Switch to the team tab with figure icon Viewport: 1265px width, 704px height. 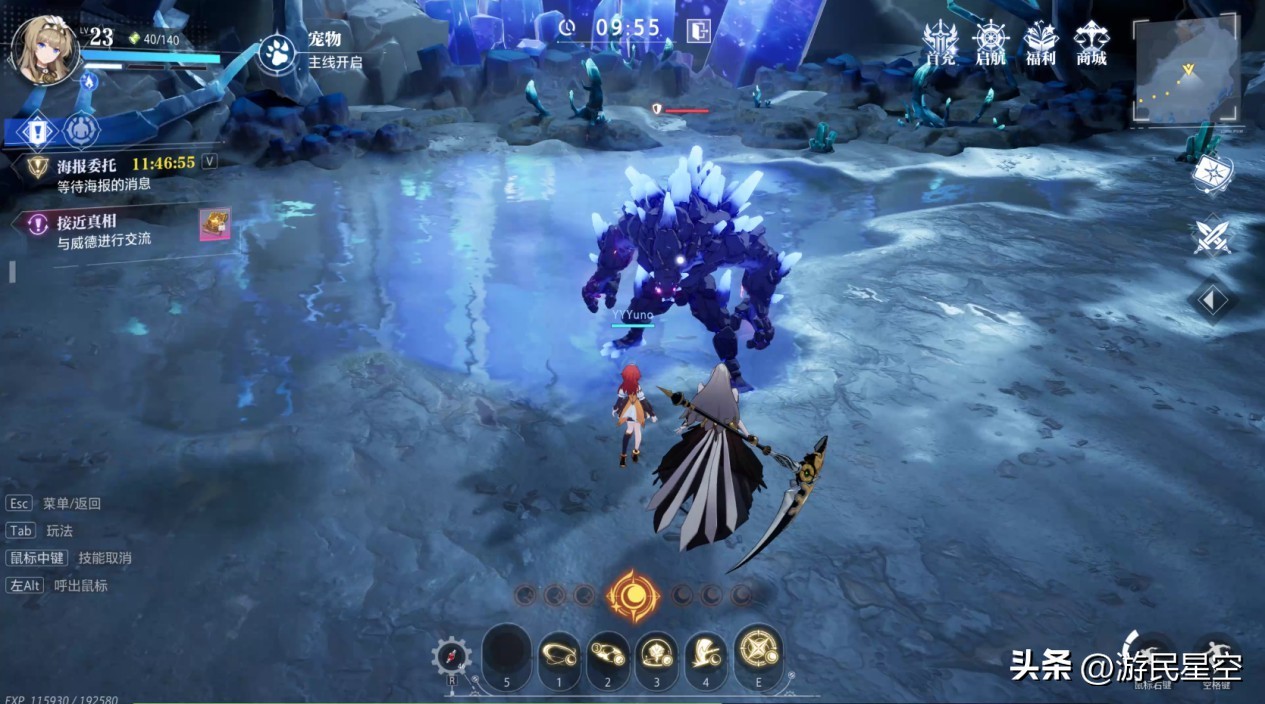[81, 131]
